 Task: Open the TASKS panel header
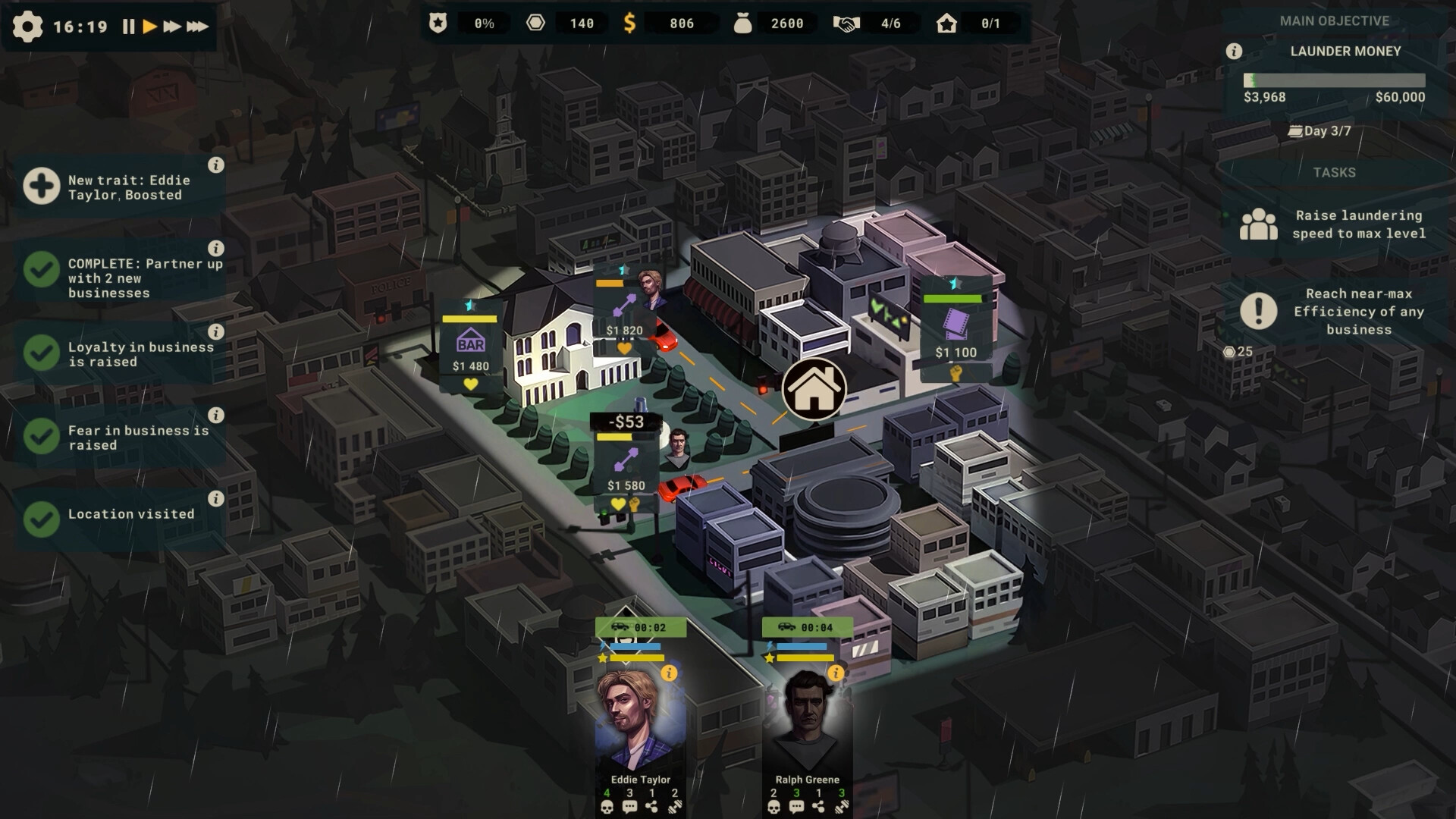point(1333,173)
